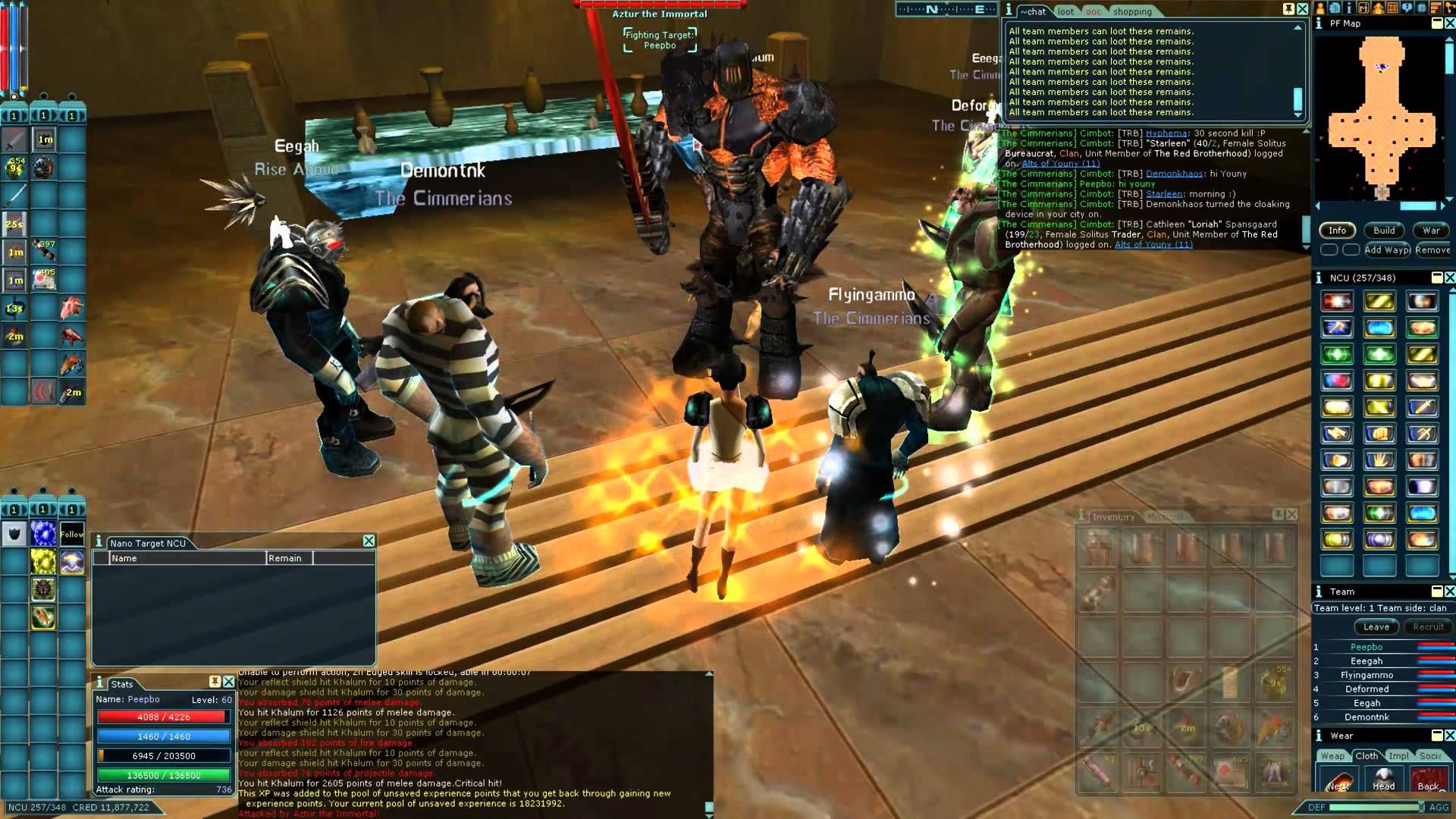
Task: Toggle the Follow button on left sidebar
Action: tap(71, 535)
